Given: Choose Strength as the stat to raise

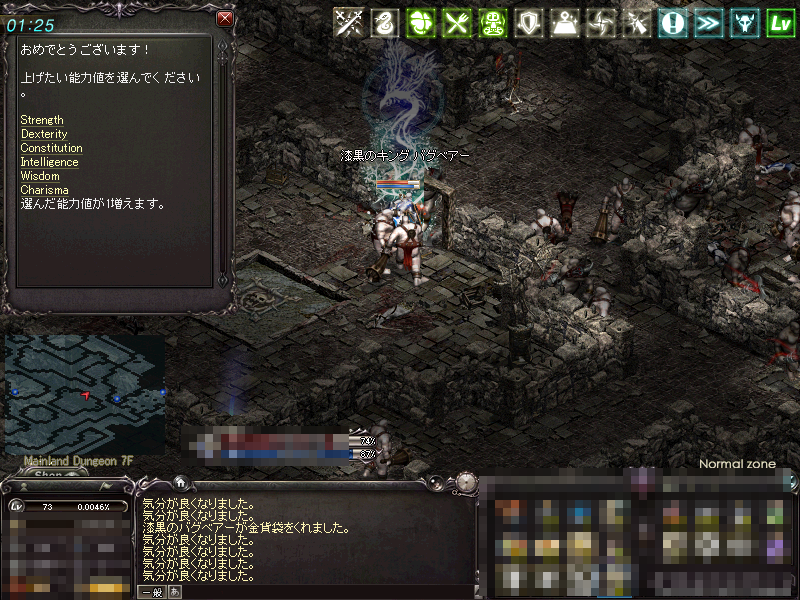Looking at the screenshot, I should click(42, 120).
